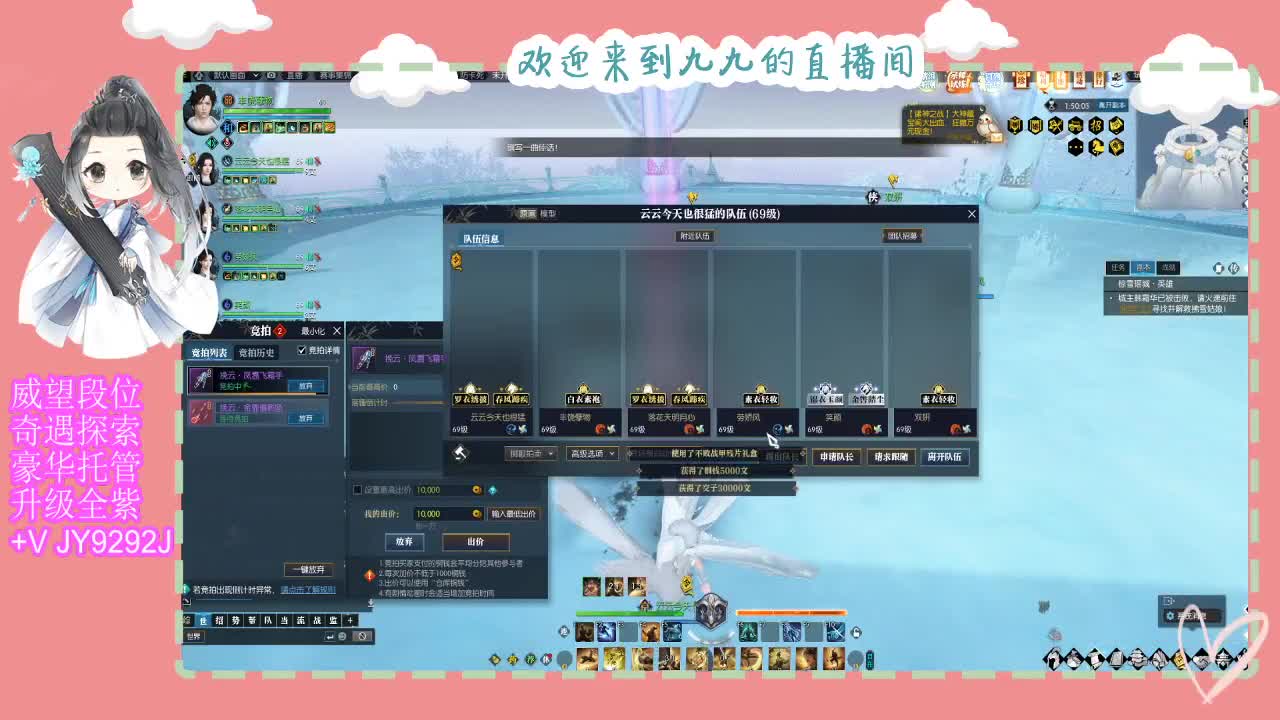Click the 招 recruitment hexagonal icon
The height and width of the screenshot is (720, 1280).
(x=1096, y=126)
